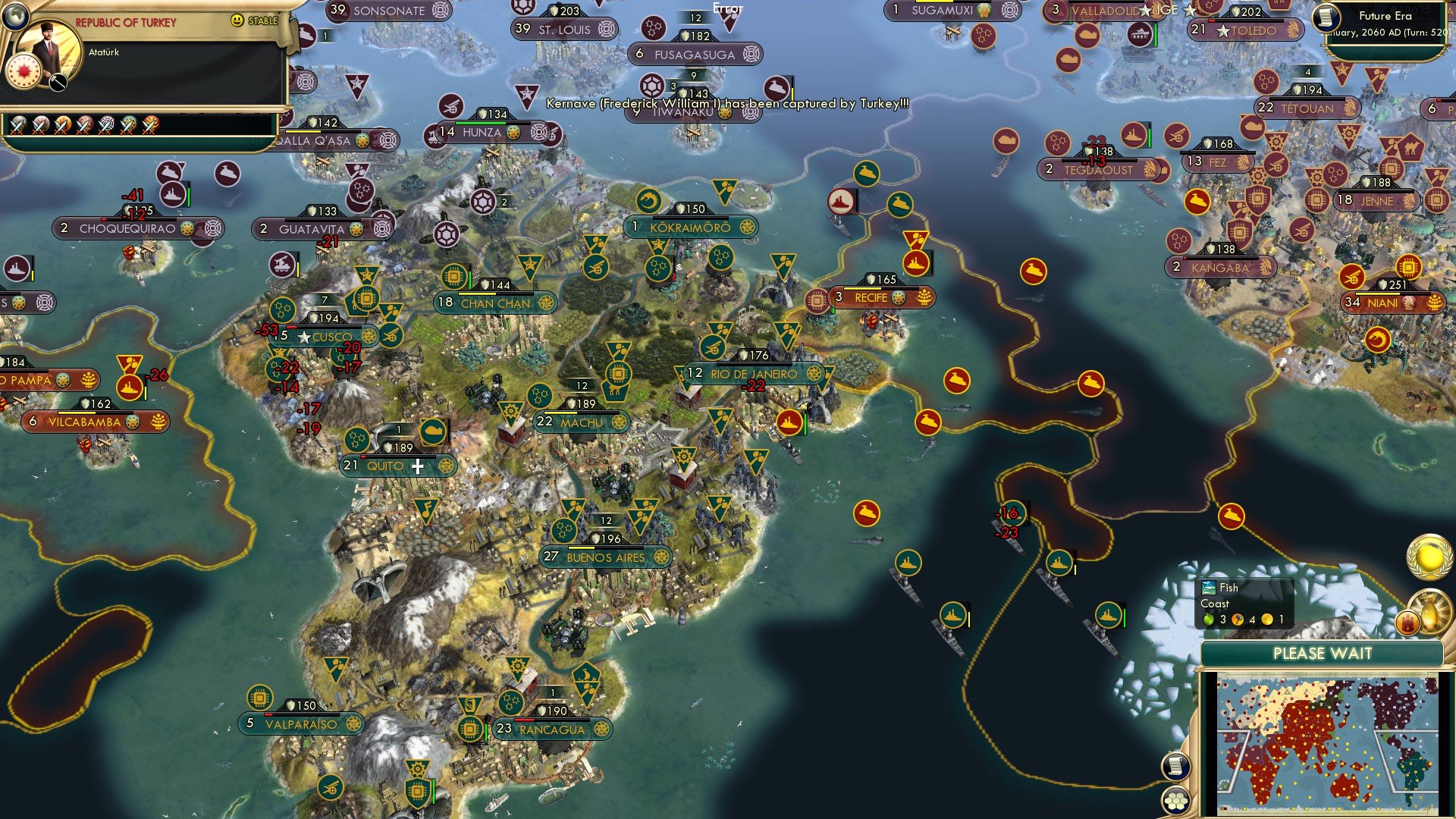Open the Rio de Janeiro city banner

[753, 374]
